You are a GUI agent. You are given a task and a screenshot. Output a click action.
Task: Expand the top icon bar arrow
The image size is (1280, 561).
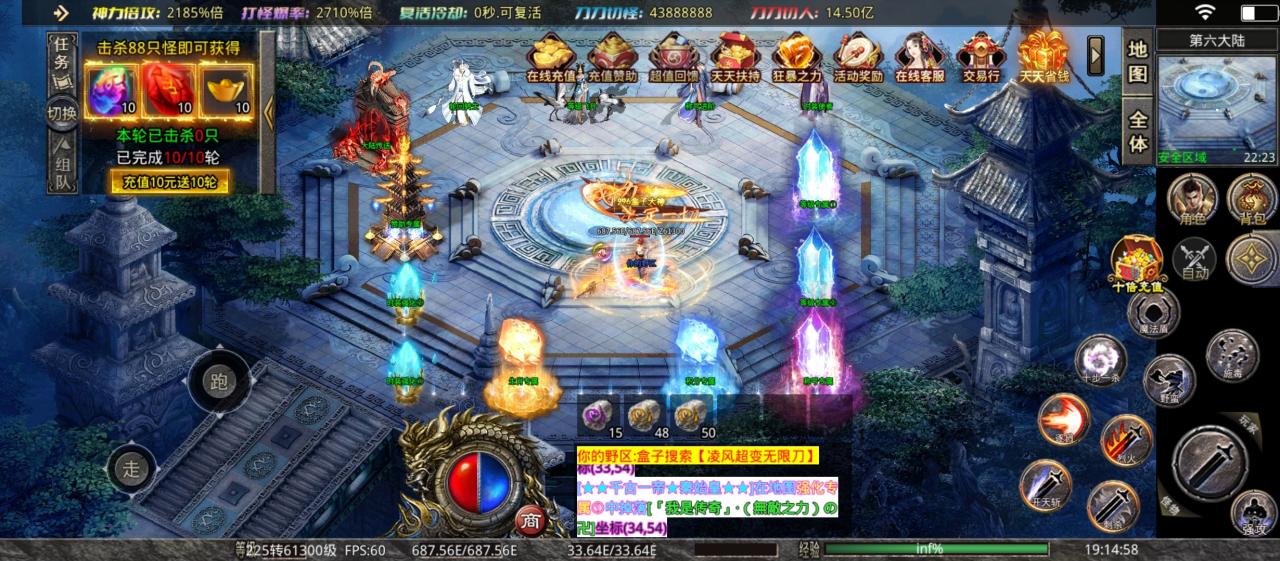coord(1096,50)
